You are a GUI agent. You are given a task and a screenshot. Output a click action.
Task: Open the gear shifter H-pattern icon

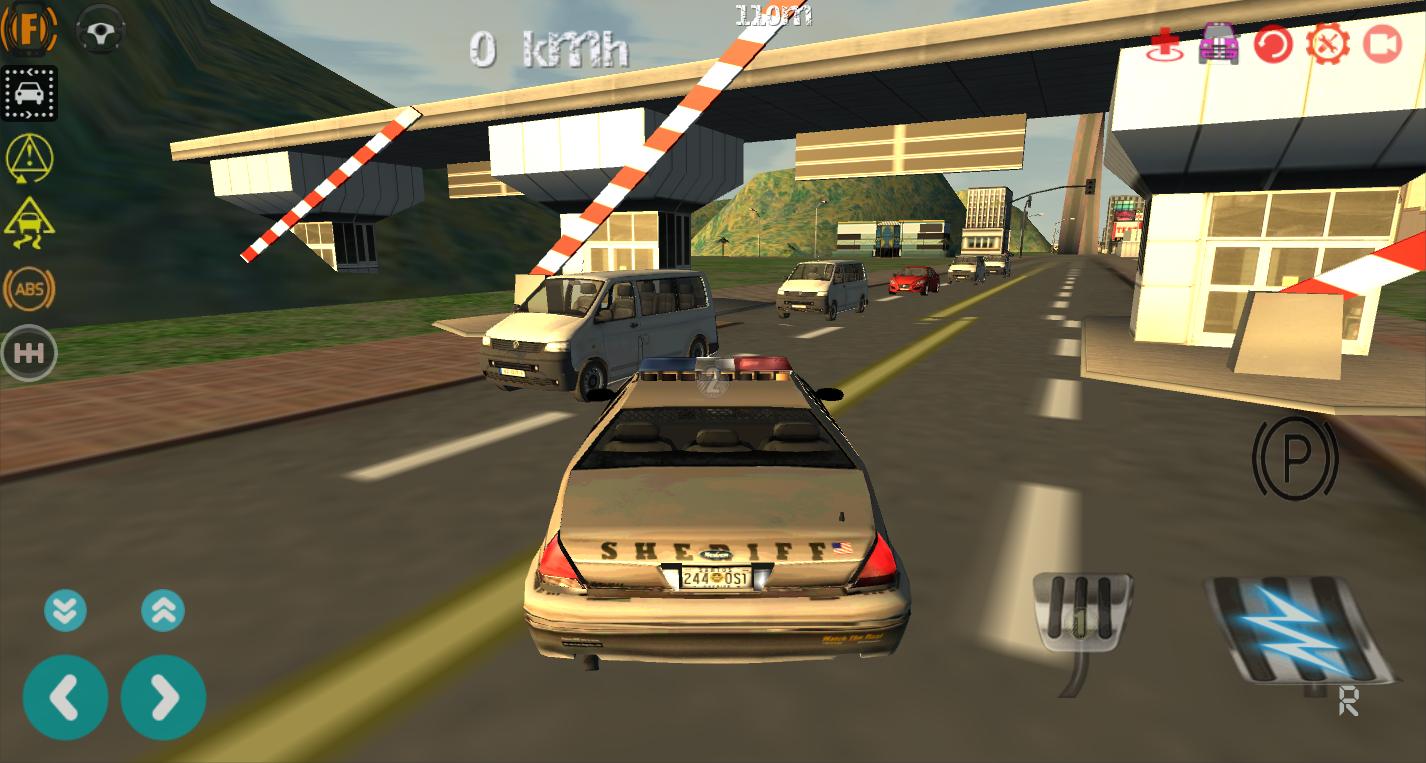click(x=29, y=353)
